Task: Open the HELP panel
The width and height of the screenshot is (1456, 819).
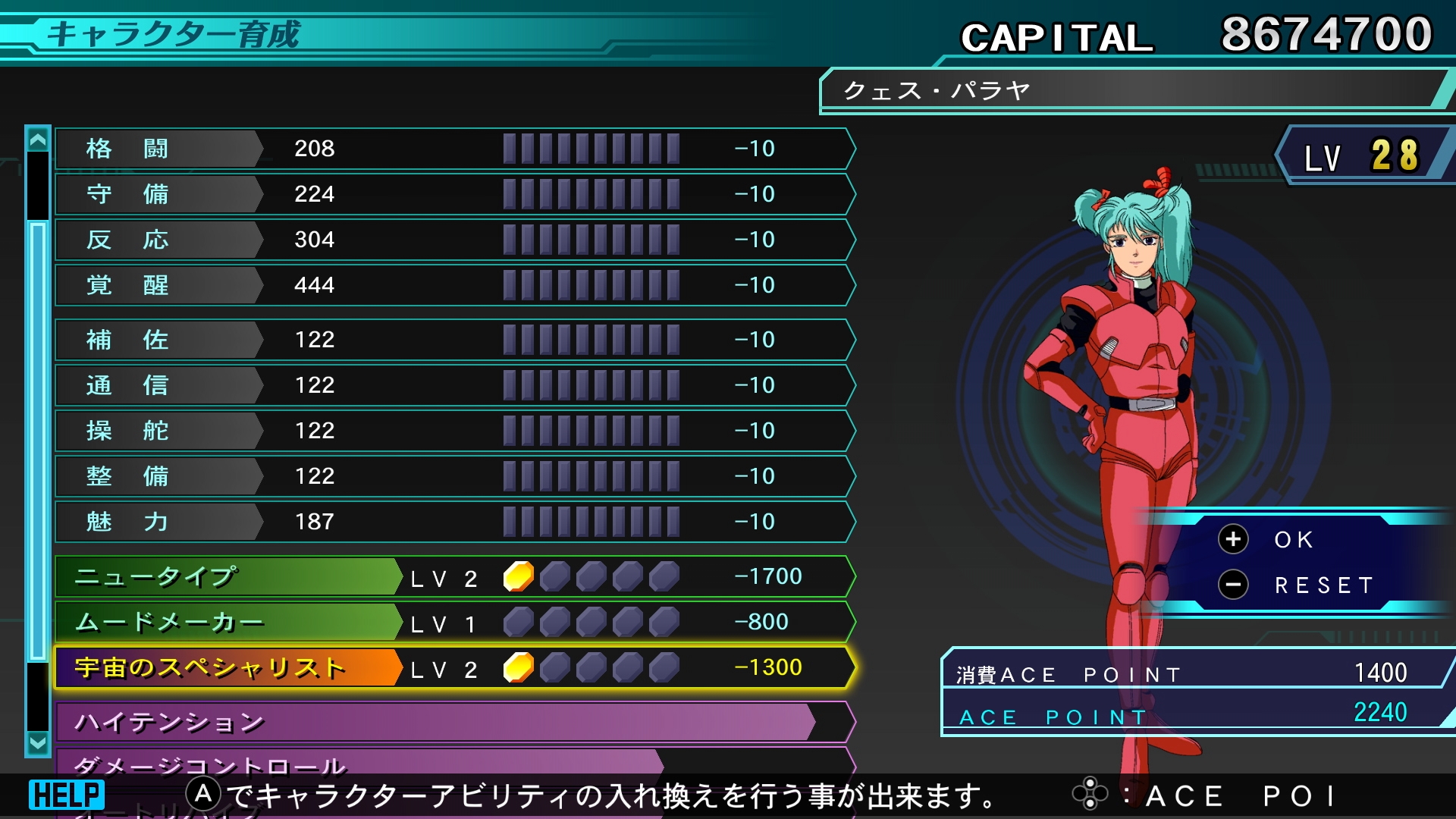Action: pyautogui.click(x=67, y=795)
